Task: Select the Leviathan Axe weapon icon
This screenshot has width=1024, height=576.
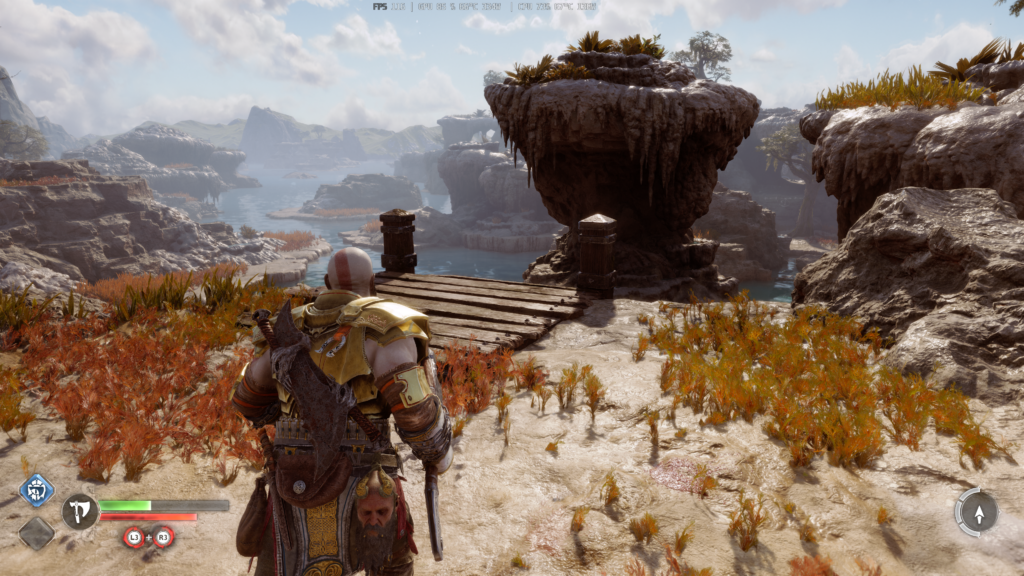Action: (x=79, y=511)
